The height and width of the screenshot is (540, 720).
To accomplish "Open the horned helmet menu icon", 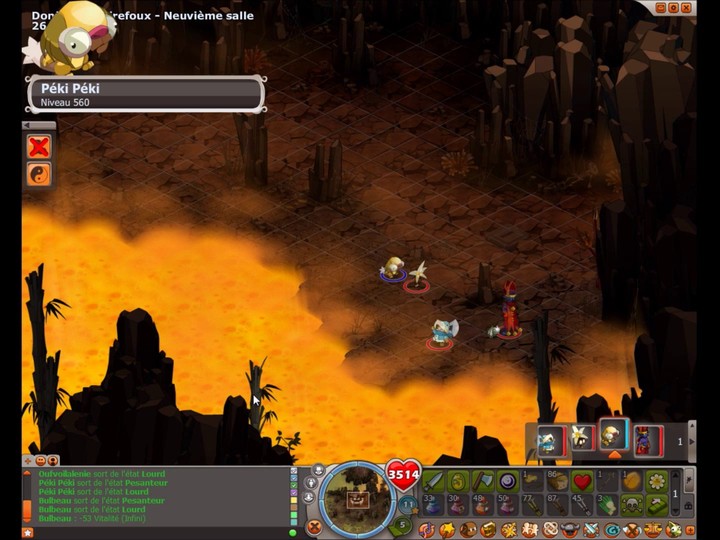I will click(568, 529).
